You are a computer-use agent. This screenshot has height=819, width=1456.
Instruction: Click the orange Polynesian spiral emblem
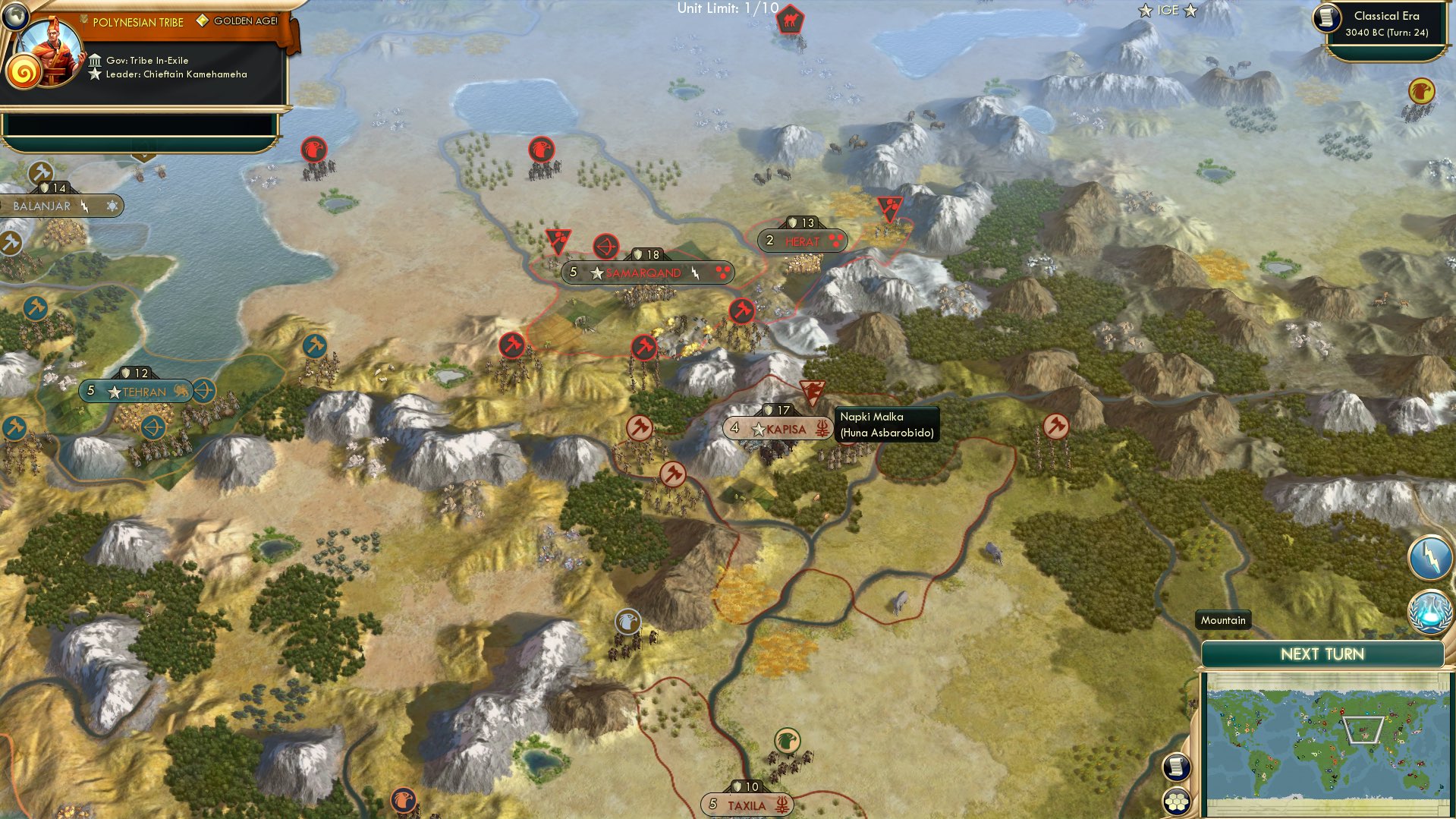25,73
